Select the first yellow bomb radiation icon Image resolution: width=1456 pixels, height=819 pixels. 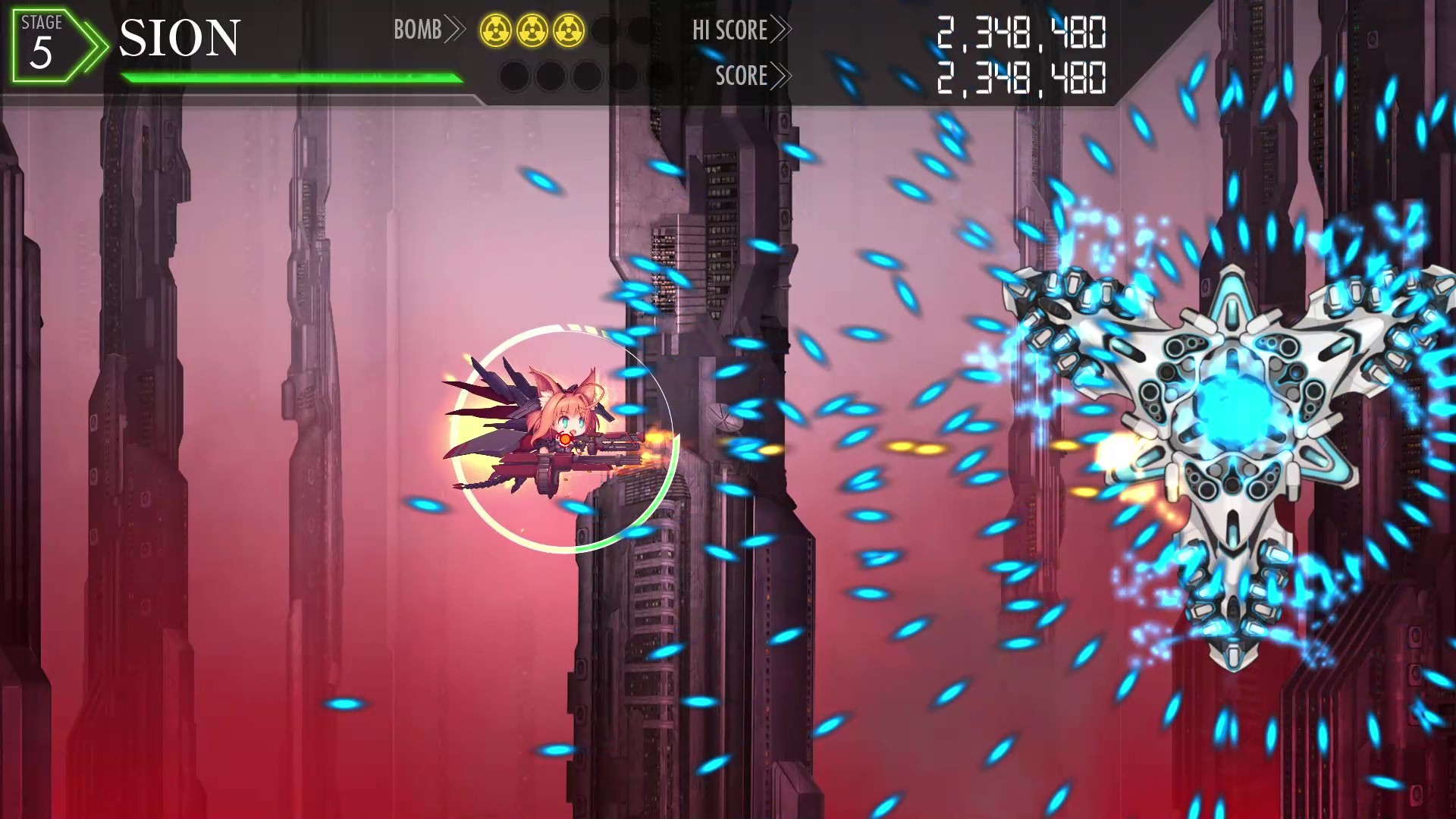497,30
